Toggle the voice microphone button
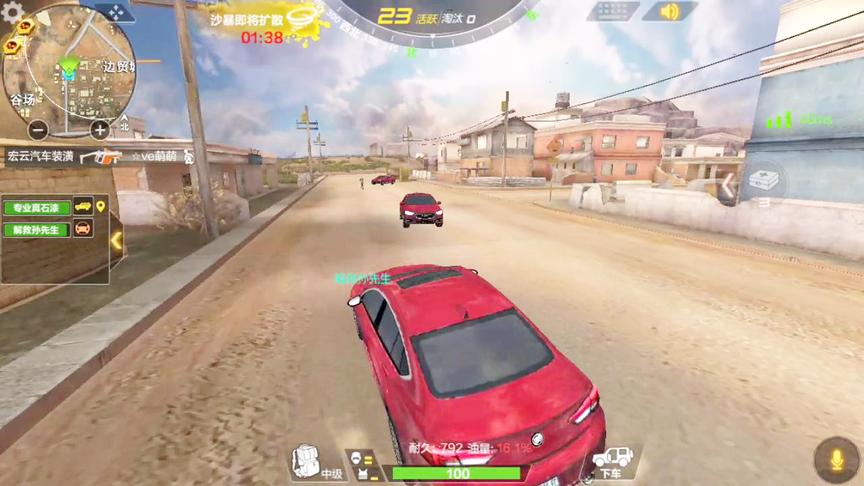Image resolution: width=864 pixels, height=486 pixels. pos(836,459)
